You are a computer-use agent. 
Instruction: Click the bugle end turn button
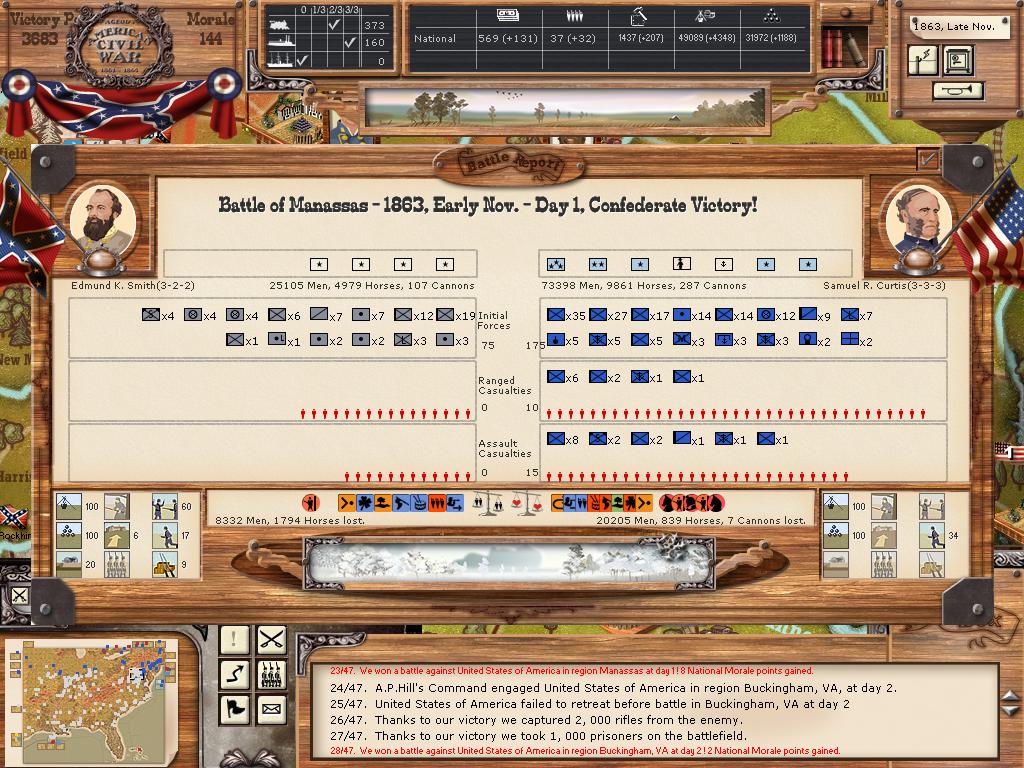coord(957,91)
